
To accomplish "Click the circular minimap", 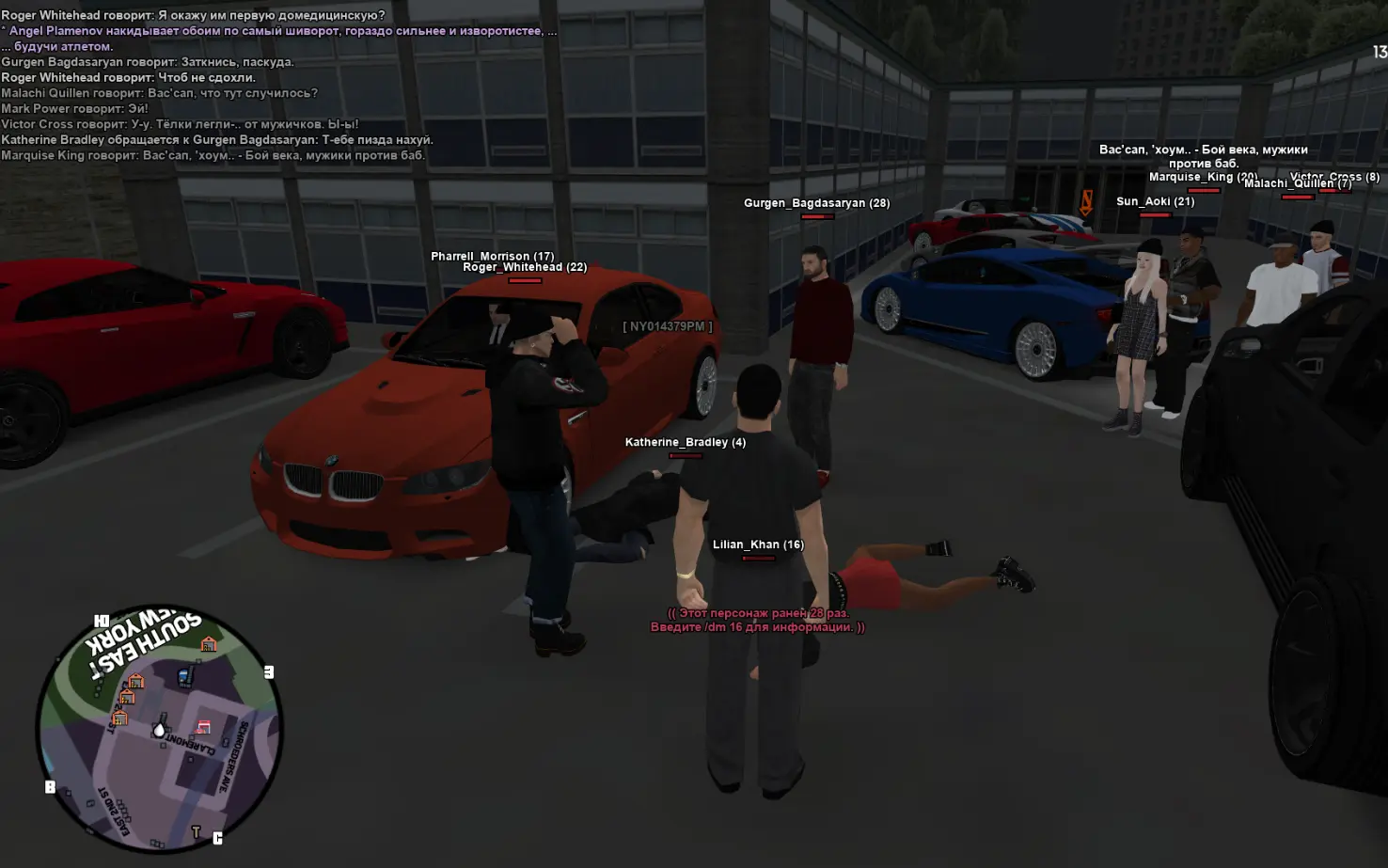I will (159, 729).
